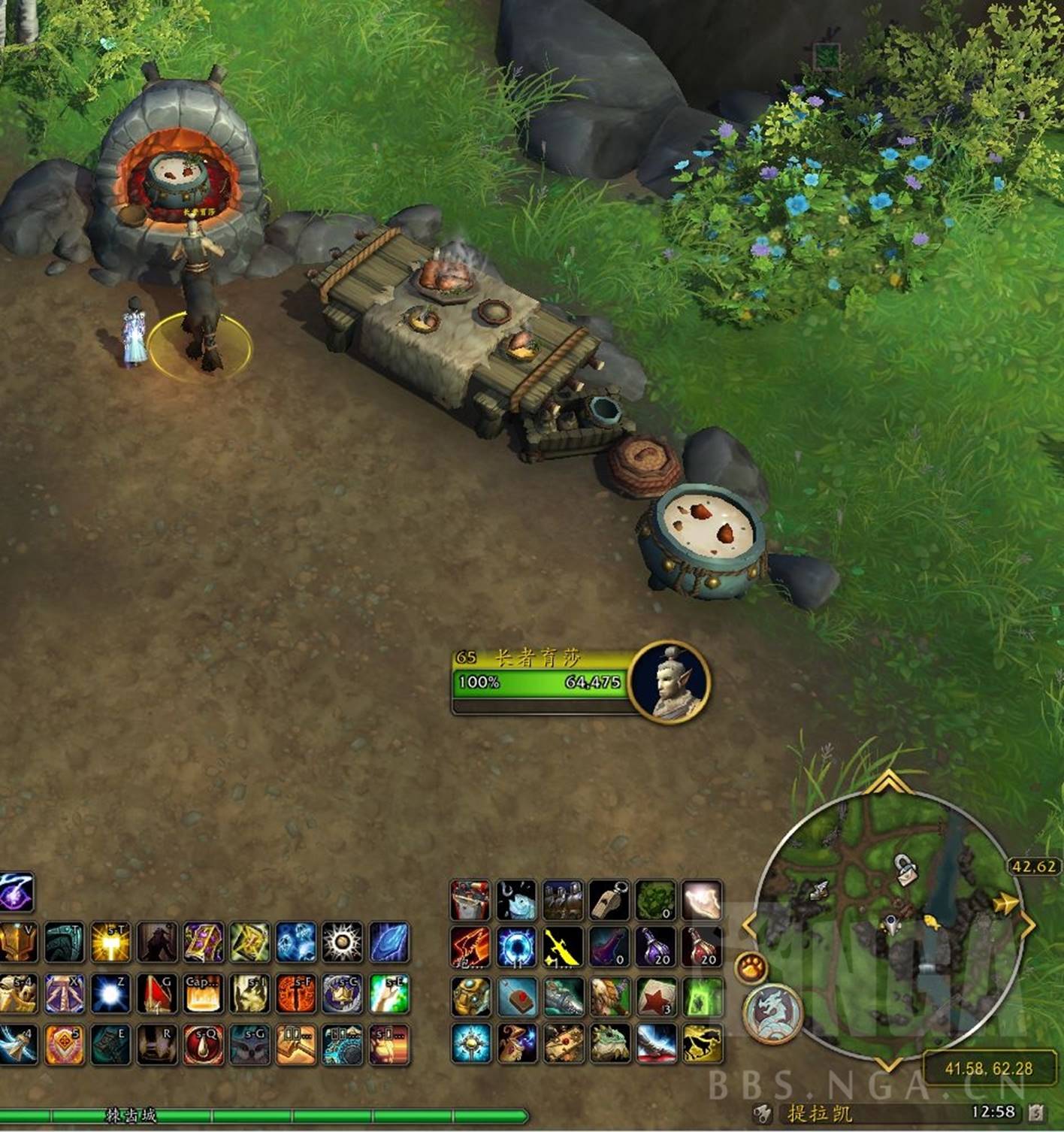1064x1132 pixels.
Task: Use the red star card item
Action: (656, 997)
